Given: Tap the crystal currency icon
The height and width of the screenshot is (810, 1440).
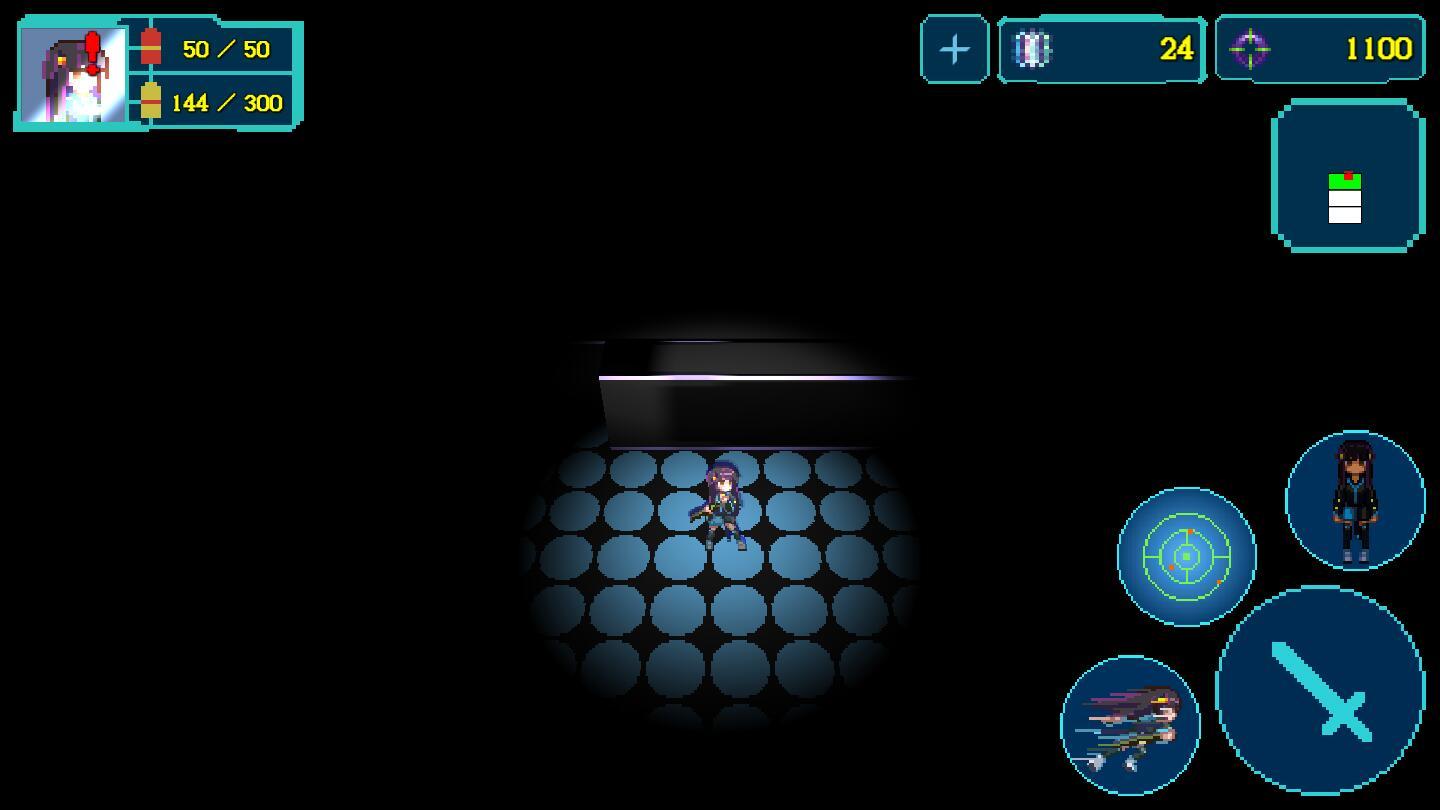Looking at the screenshot, I should (x=1034, y=48).
